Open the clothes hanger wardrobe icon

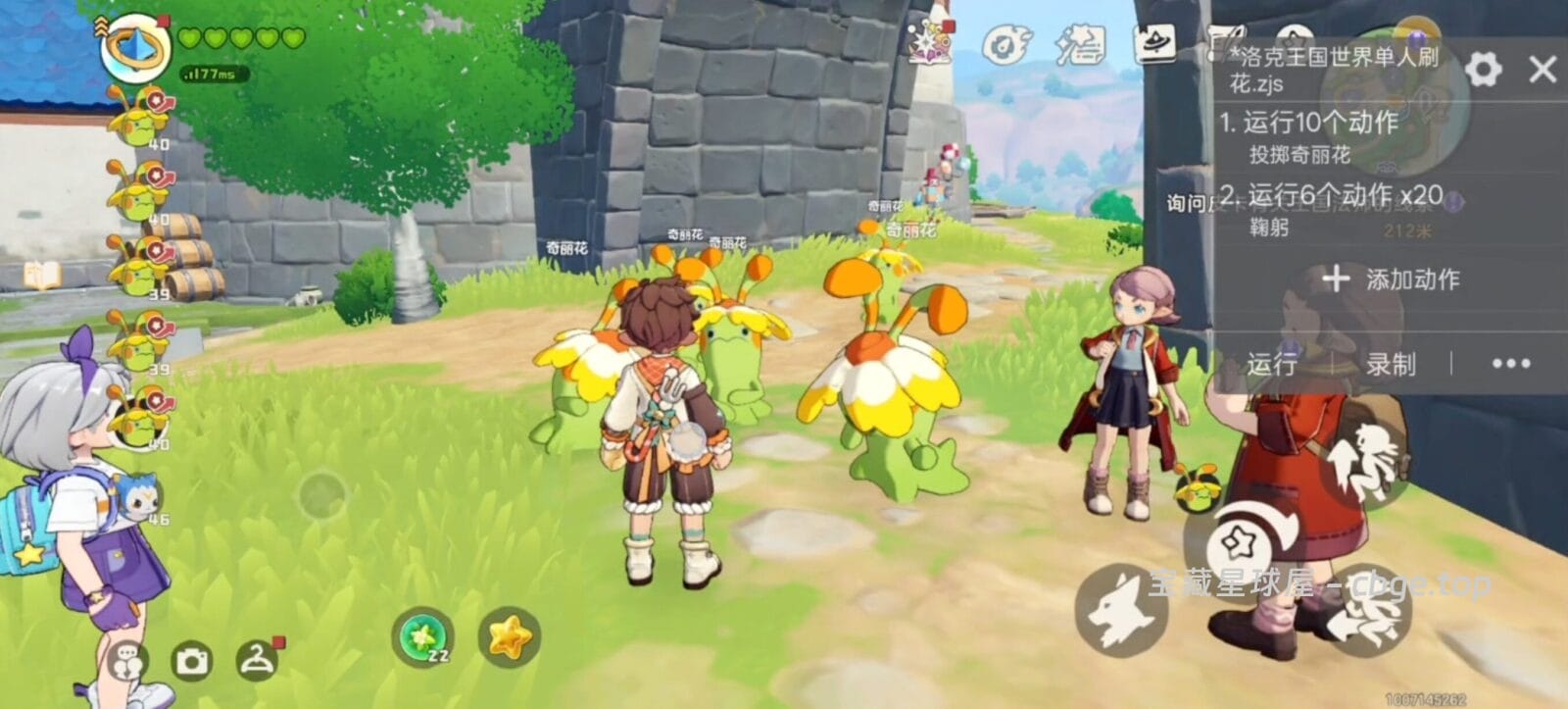coord(259,659)
